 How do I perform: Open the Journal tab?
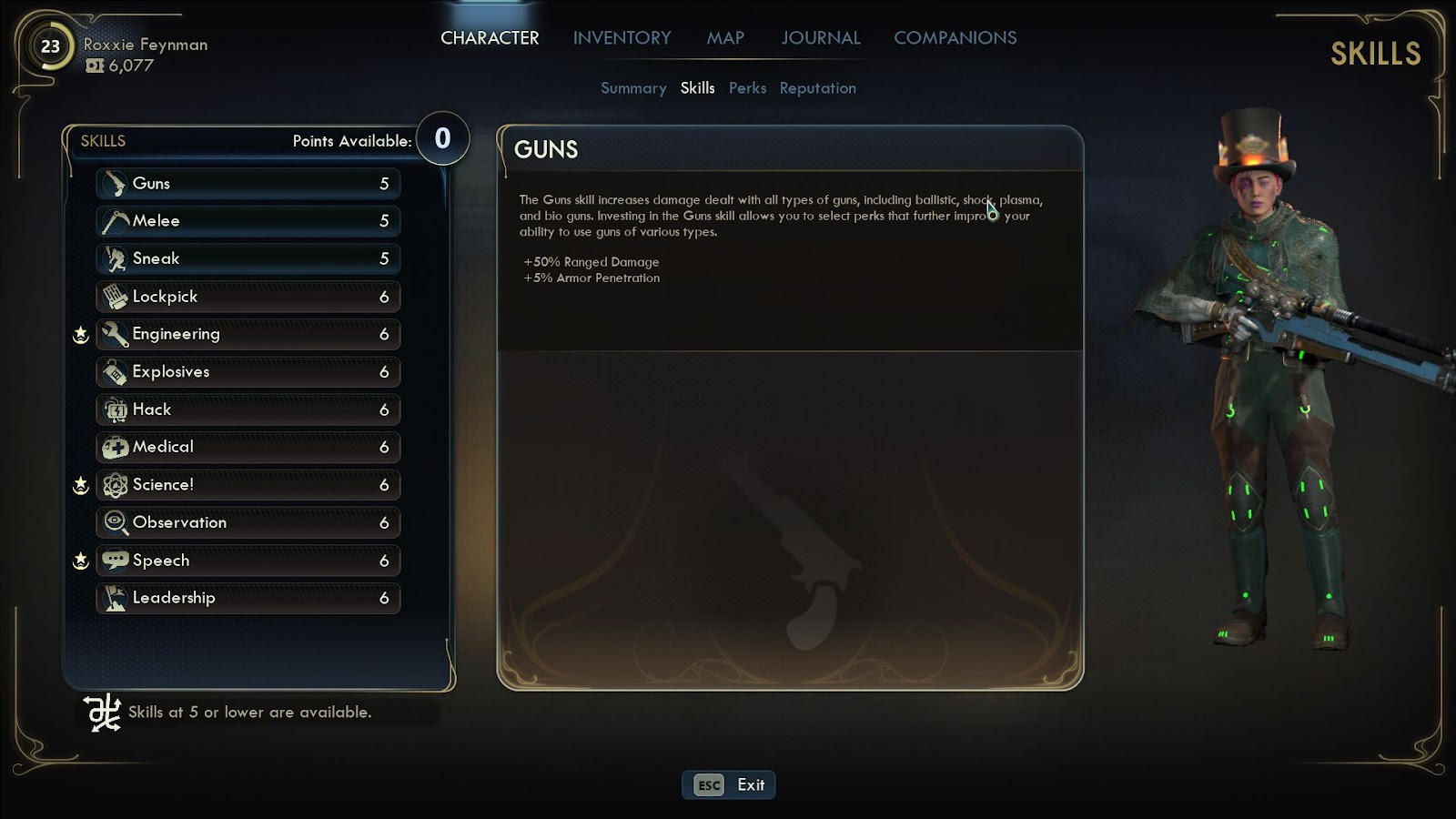pyautogui.click(x=820, y=38)
